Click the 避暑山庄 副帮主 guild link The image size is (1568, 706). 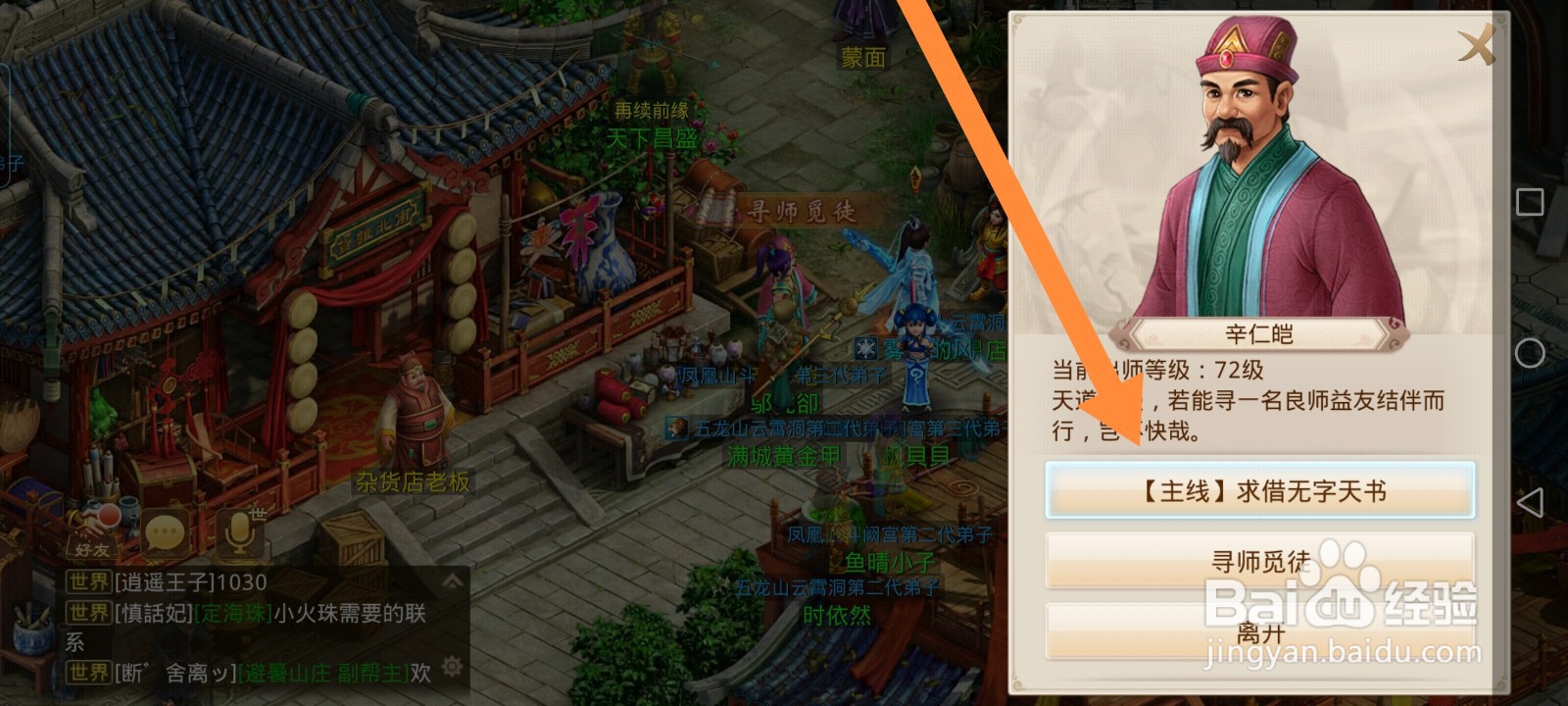click(323, 670)
